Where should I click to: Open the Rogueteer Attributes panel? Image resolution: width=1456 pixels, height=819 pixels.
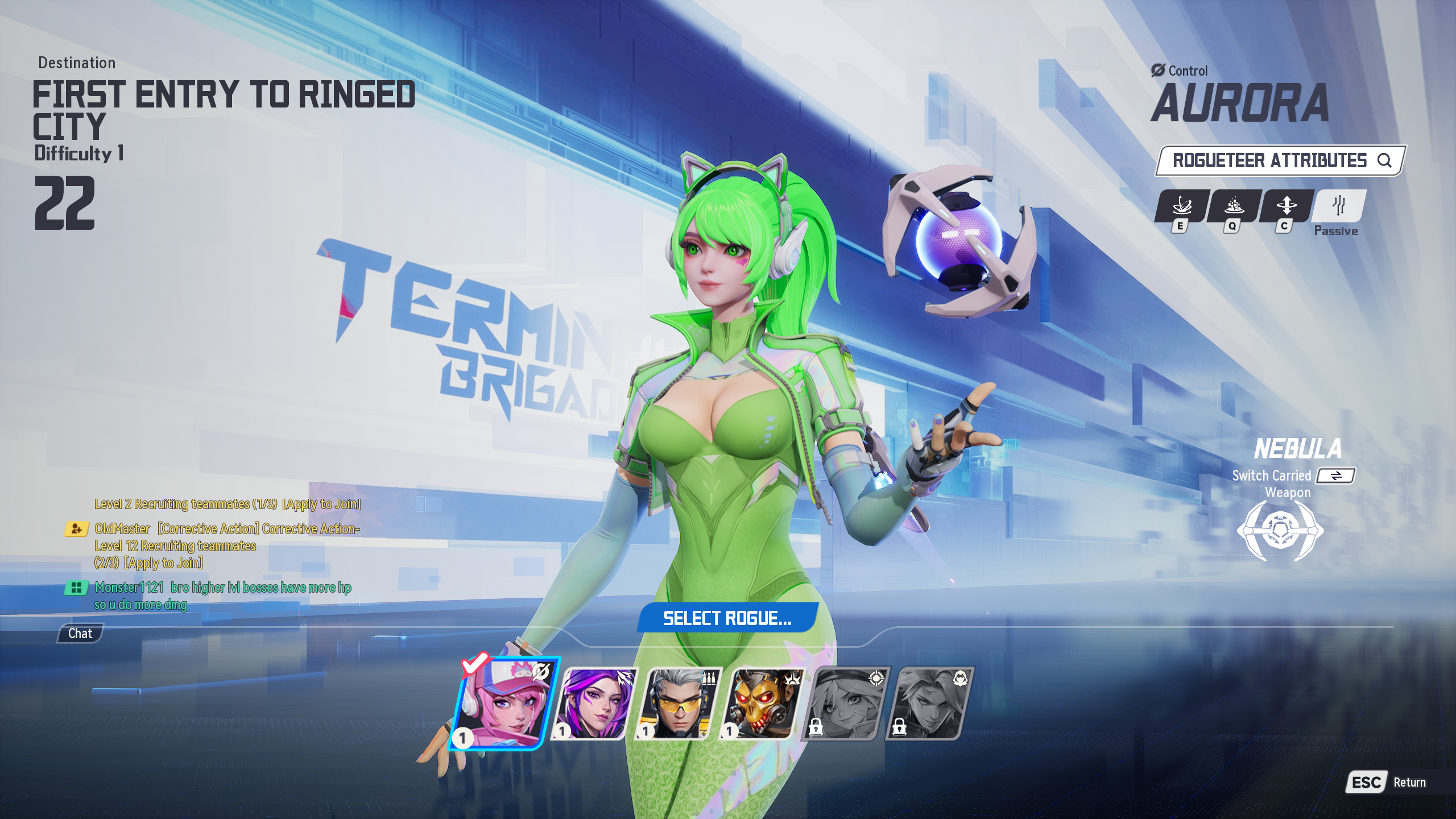pyautogui.click(x=1280, y=161)
